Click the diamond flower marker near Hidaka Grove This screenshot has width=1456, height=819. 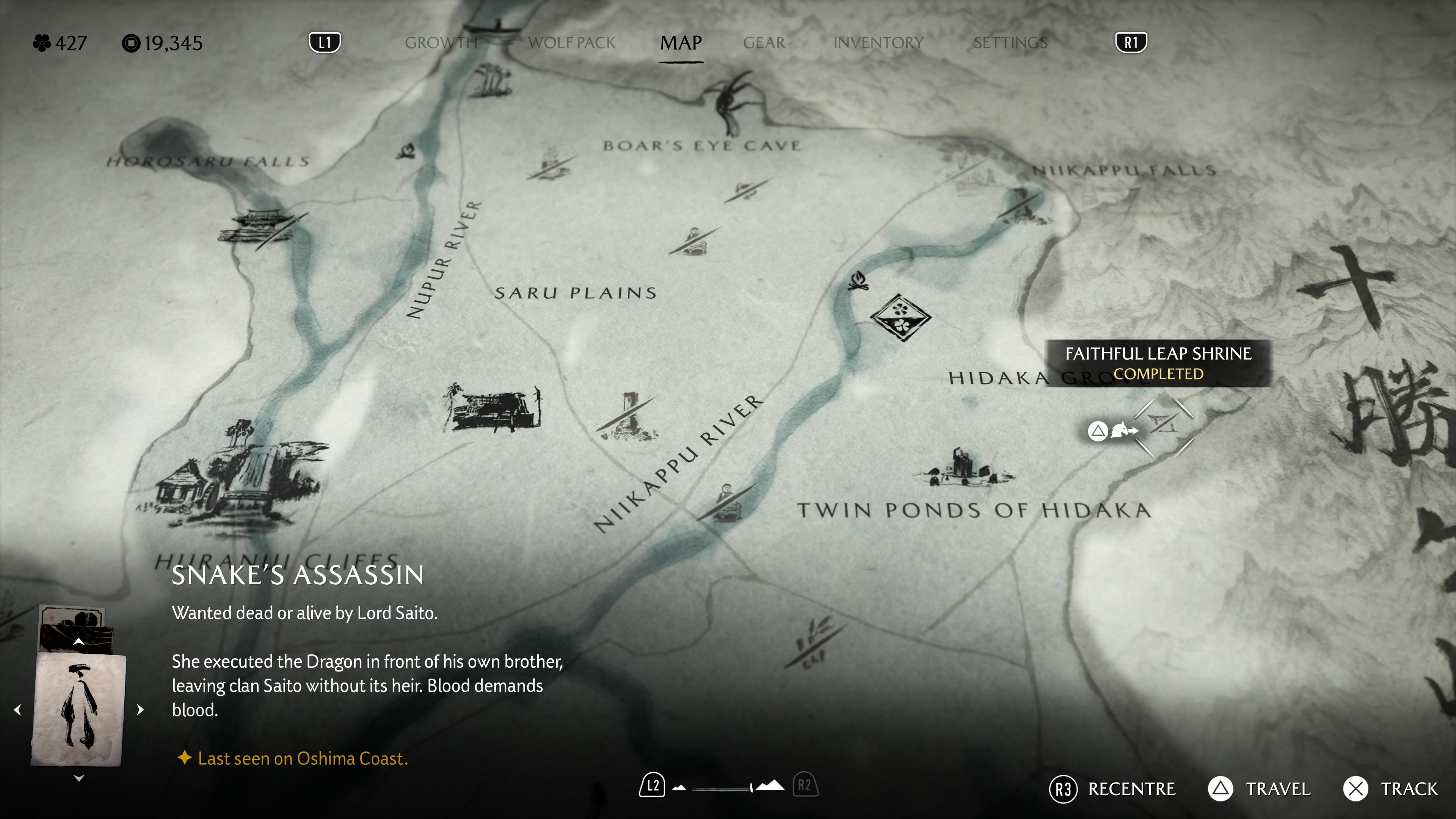(x=900, y=317)
